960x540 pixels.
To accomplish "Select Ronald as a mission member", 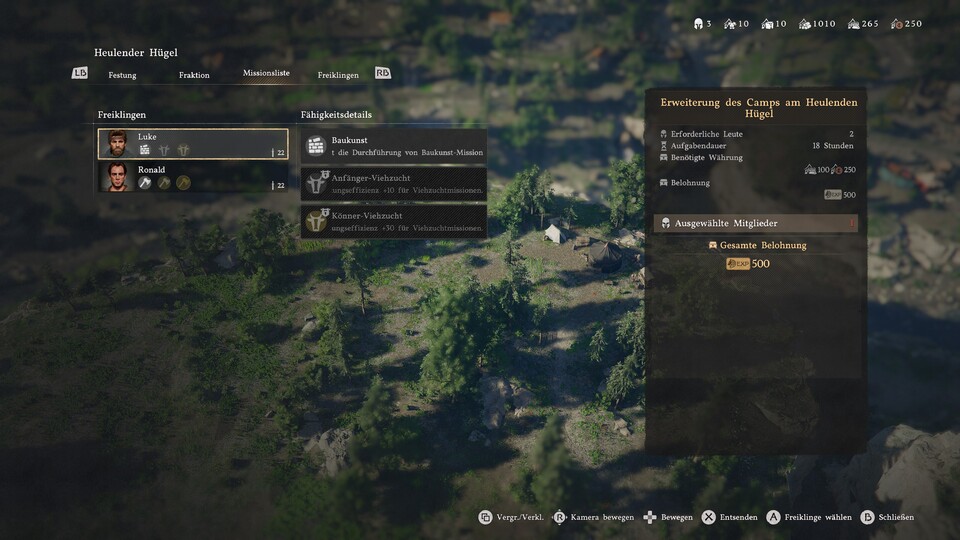I will tap(193, 177).
